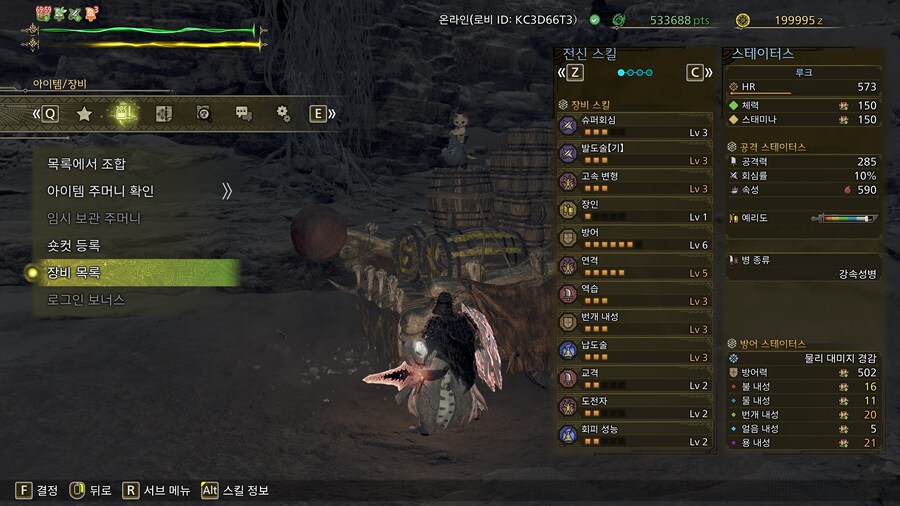This screenshot has width=900, height=506.
Task: Select the 슈퍼회심 skill row
Action: point(635,125)
